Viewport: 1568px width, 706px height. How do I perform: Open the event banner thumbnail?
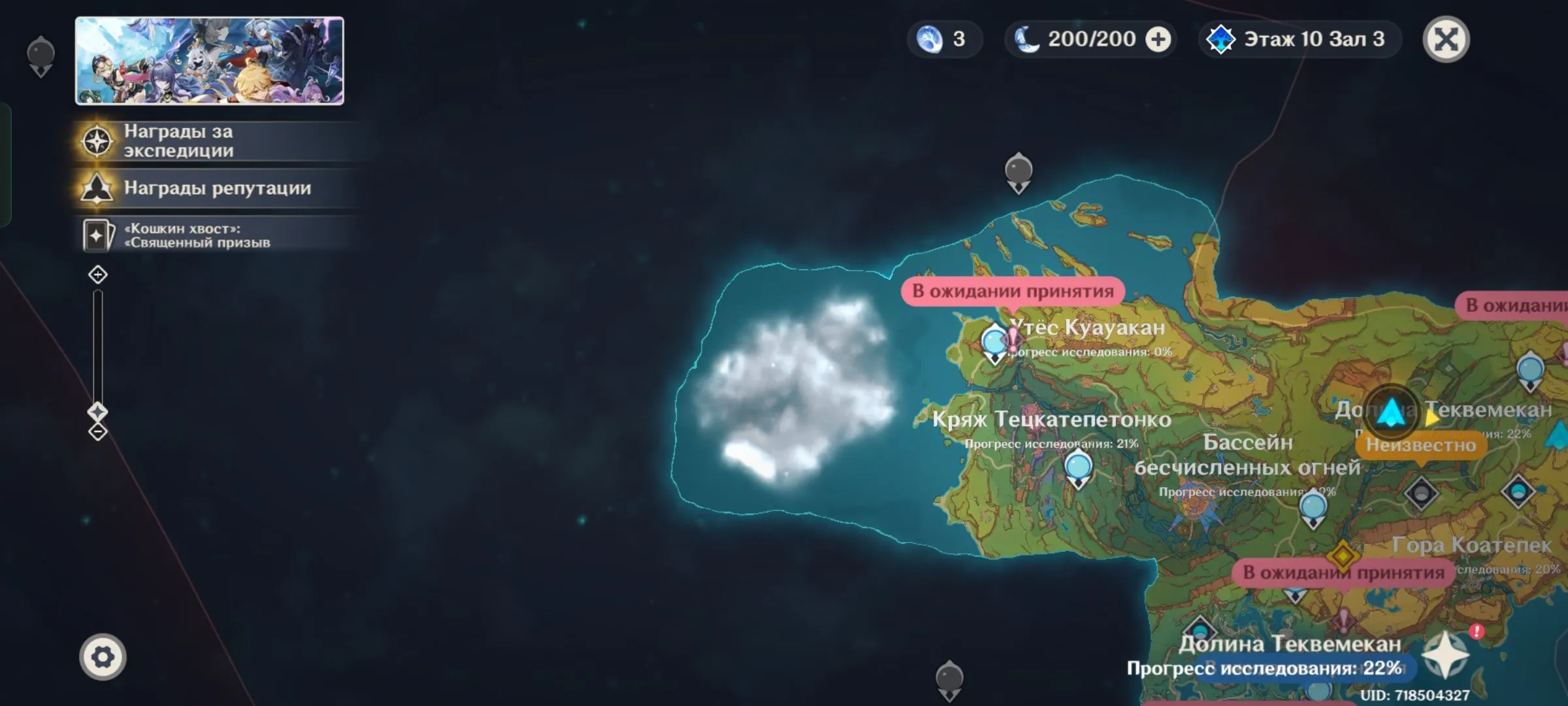click(x=209, y=61)
